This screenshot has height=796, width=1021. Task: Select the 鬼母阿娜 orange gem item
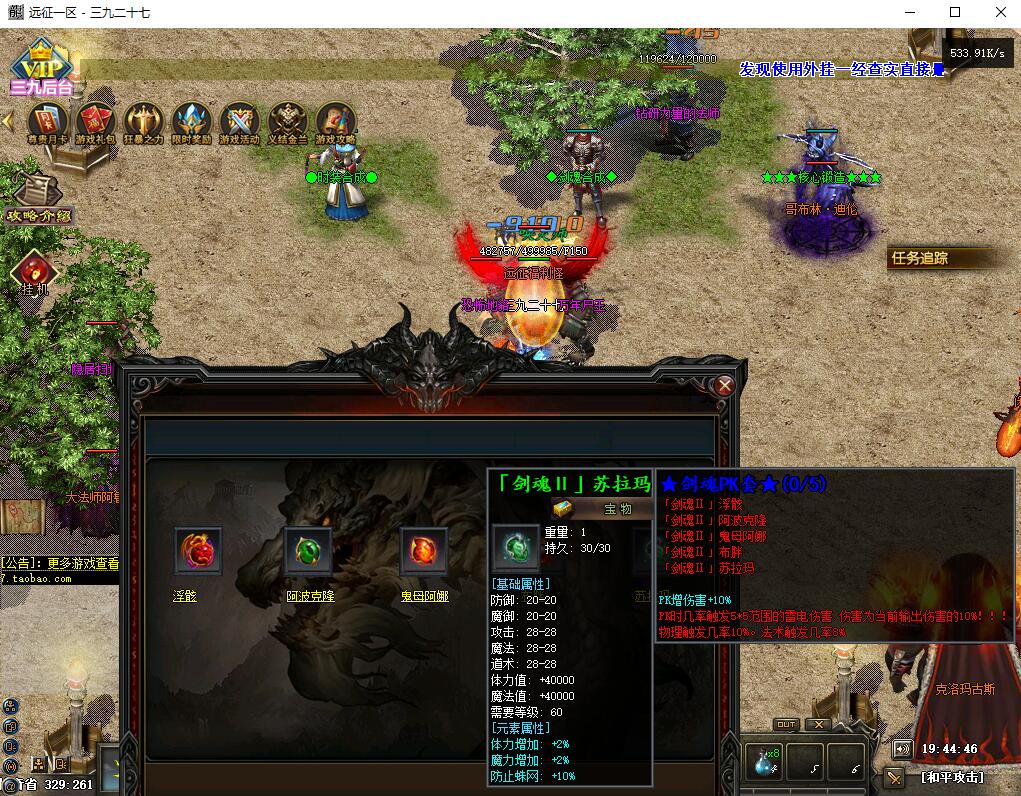click(x=424, y=550)
